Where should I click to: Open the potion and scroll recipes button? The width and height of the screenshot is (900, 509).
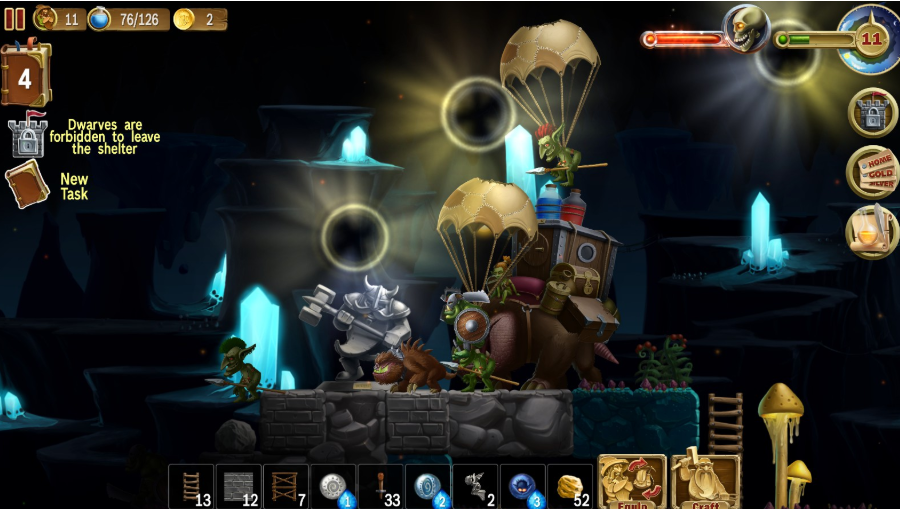872,231
